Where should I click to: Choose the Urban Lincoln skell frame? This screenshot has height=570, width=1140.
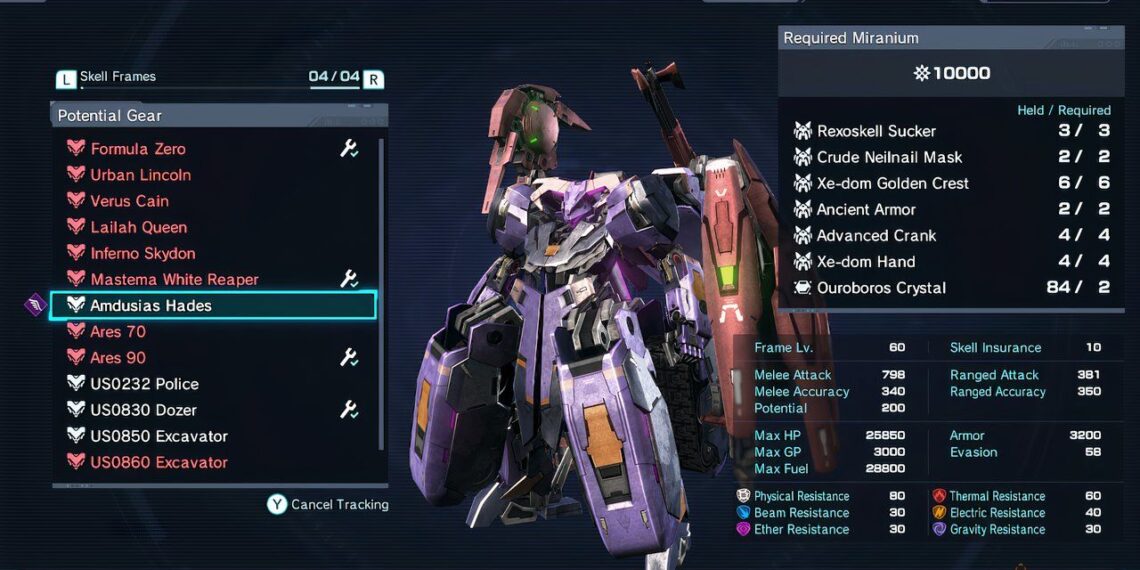pyautogui.click(x=140, y=175)
